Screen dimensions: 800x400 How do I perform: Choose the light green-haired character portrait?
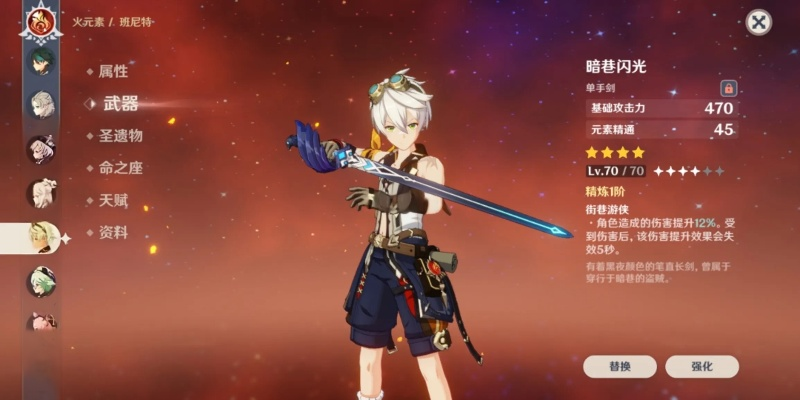pyautogui.click(x=41, y=281)
